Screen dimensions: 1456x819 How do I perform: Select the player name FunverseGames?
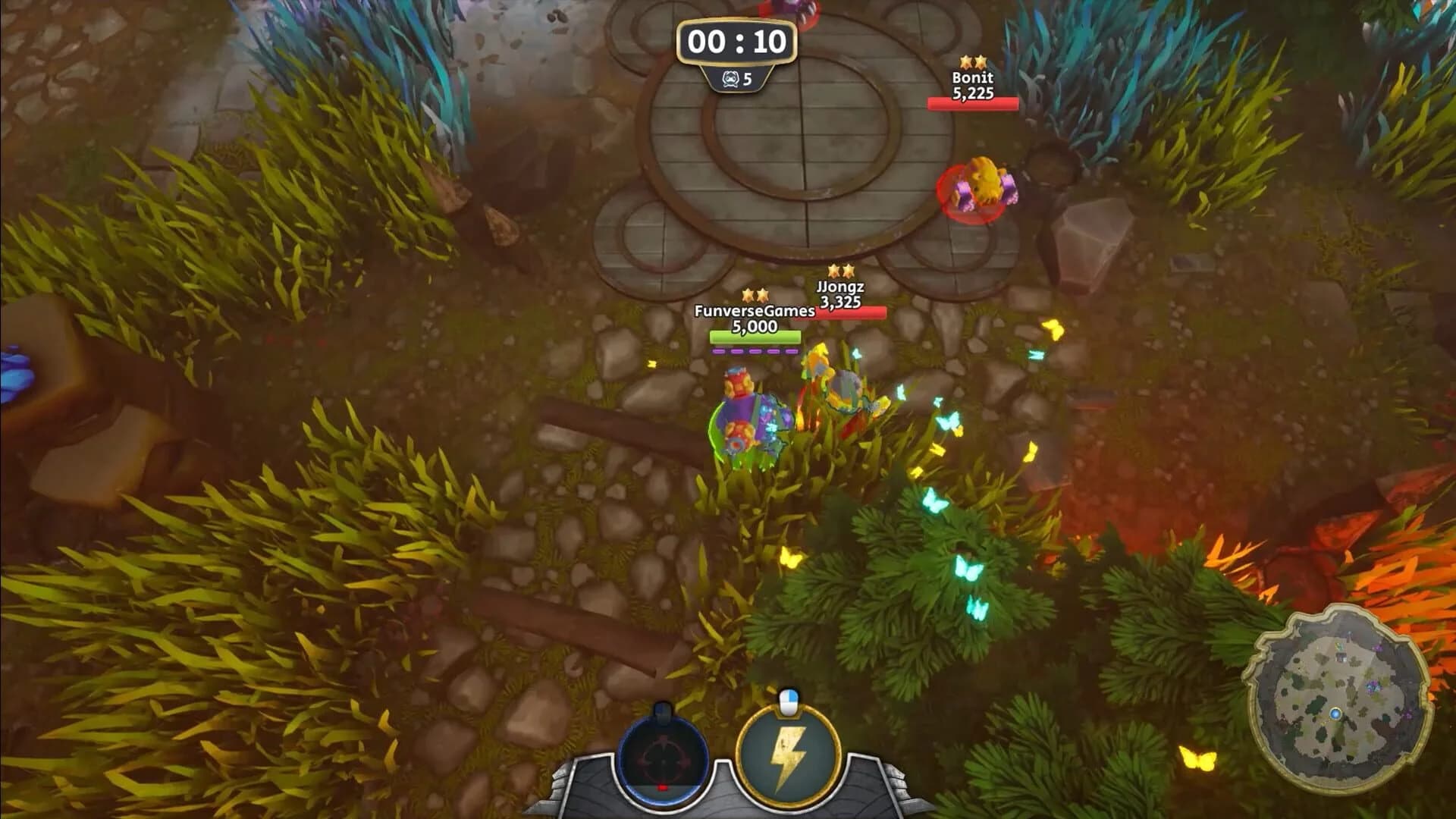click(754, 312)
